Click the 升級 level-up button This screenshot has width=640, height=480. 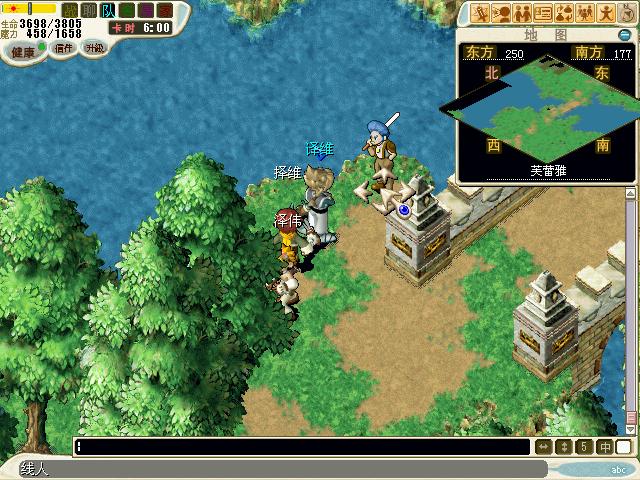pos(94,48)
